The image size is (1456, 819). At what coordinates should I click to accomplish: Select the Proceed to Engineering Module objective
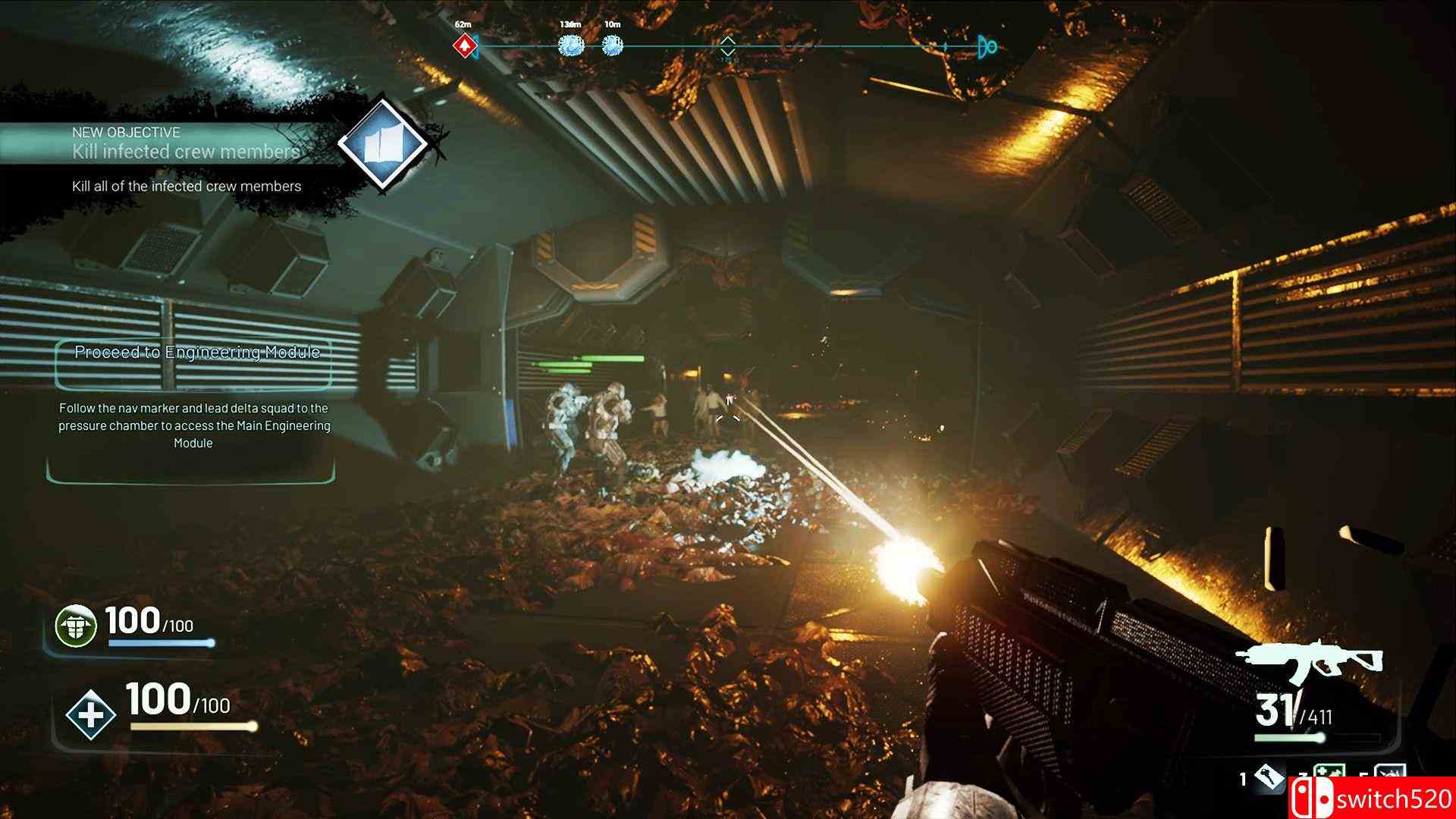196,353
